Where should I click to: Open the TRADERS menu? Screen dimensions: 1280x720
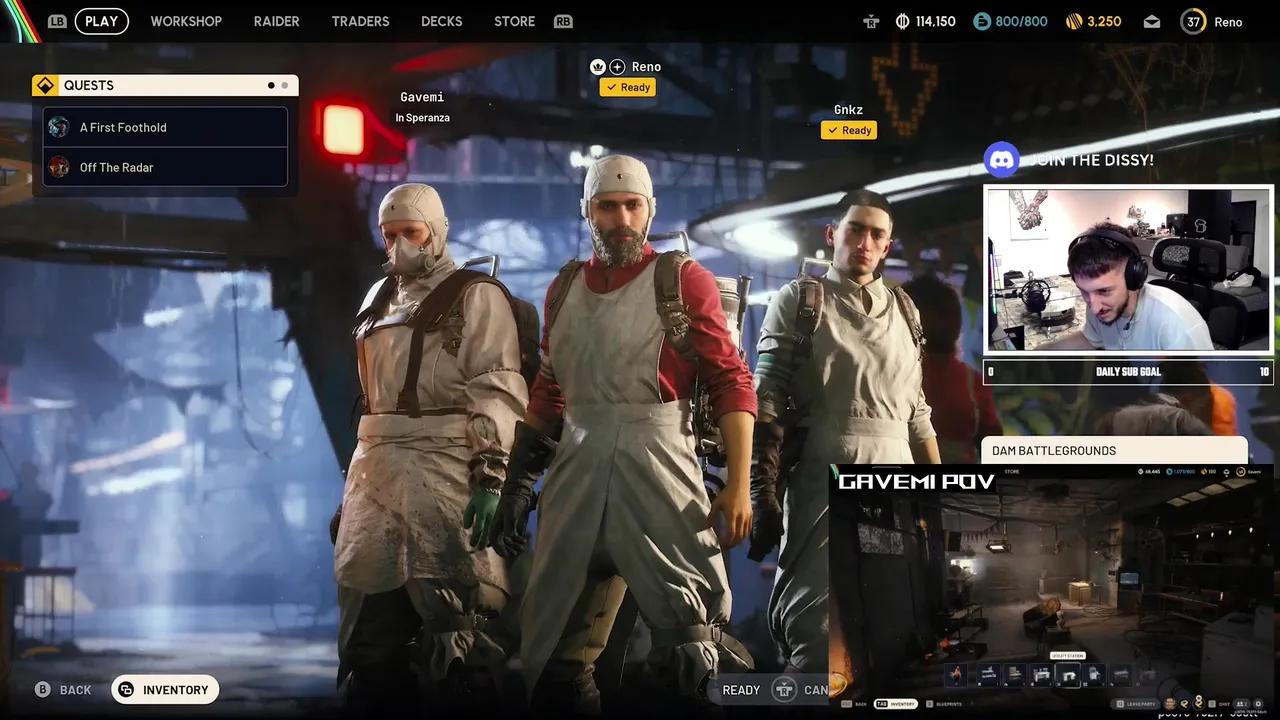[x=360, y=20]
